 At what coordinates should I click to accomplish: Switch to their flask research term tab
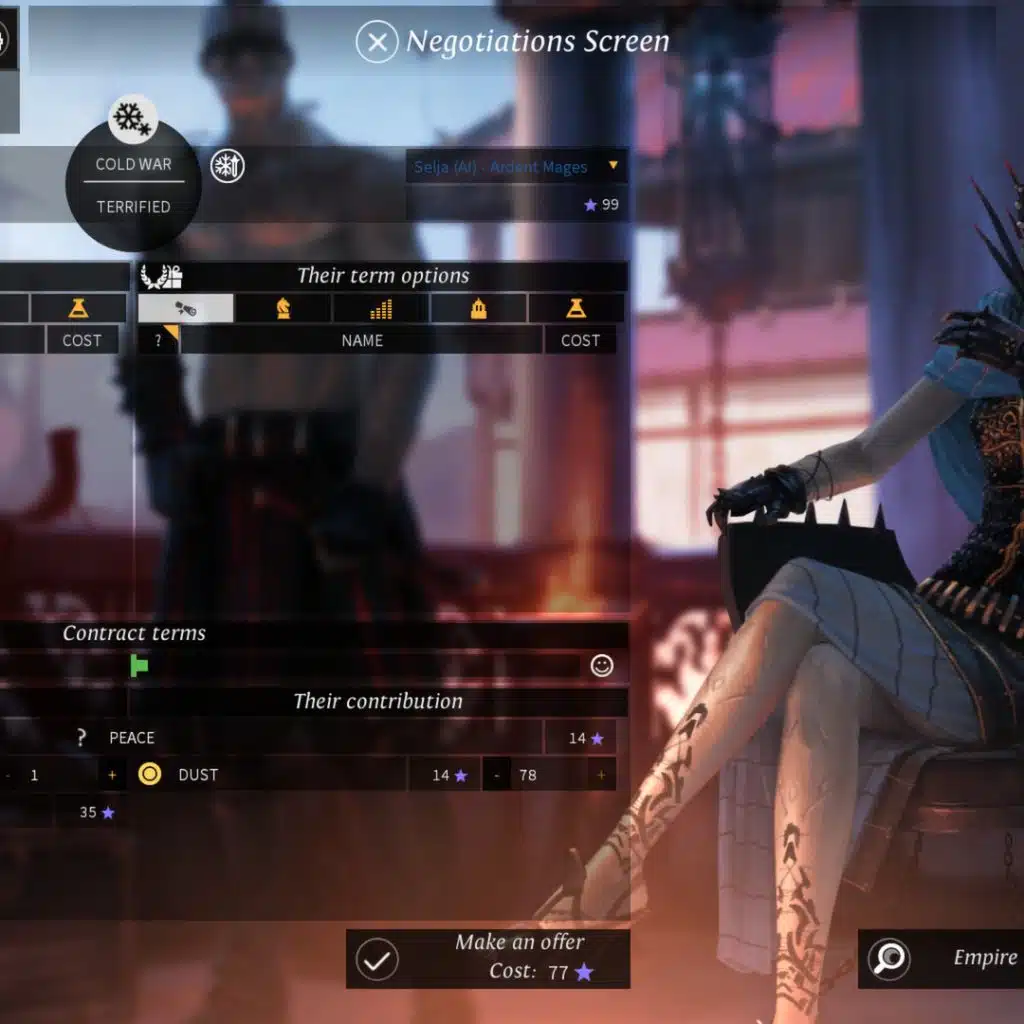[576, 308]
